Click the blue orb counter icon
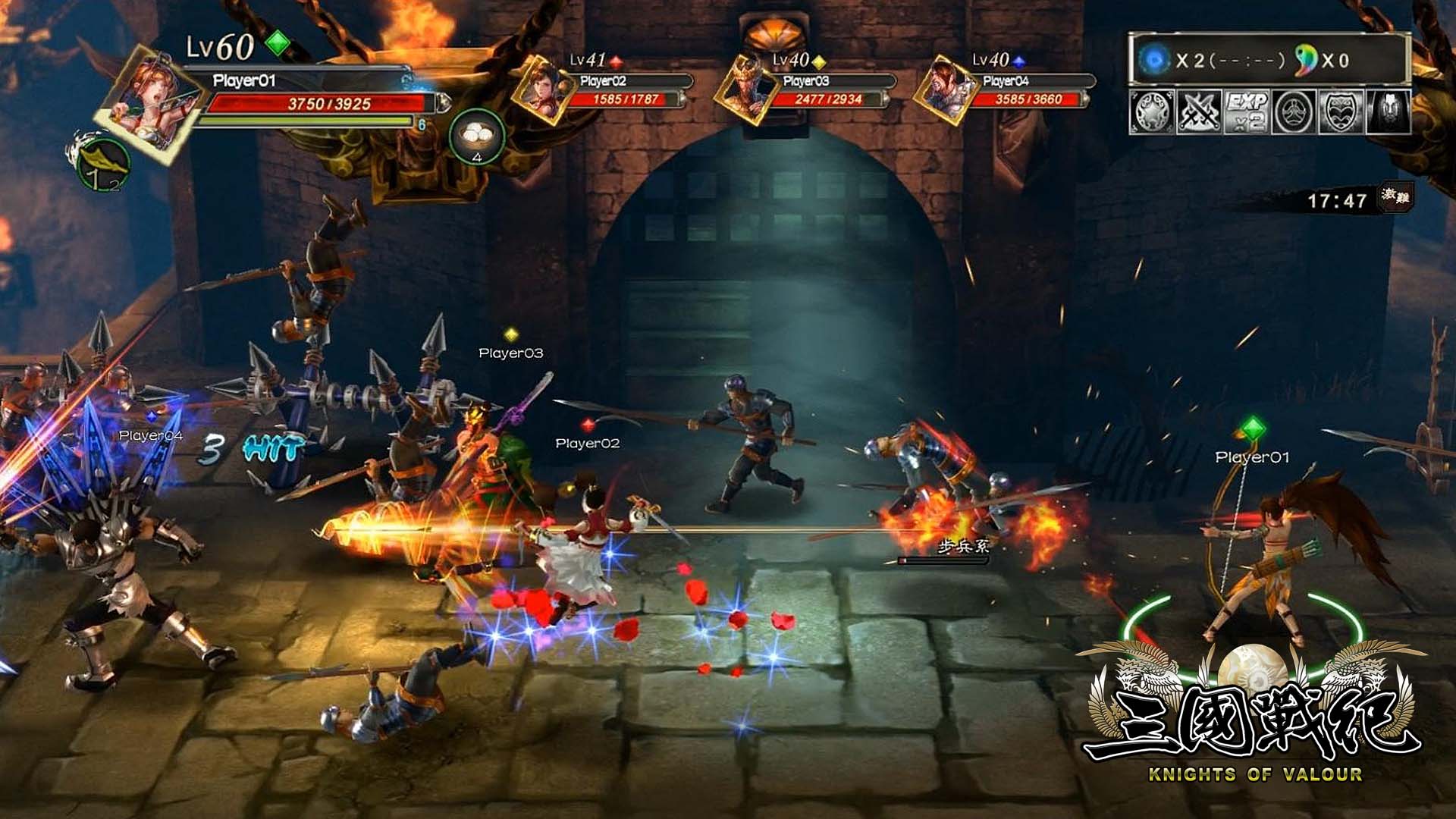The image size is (1456, 819). (1156, 60)
